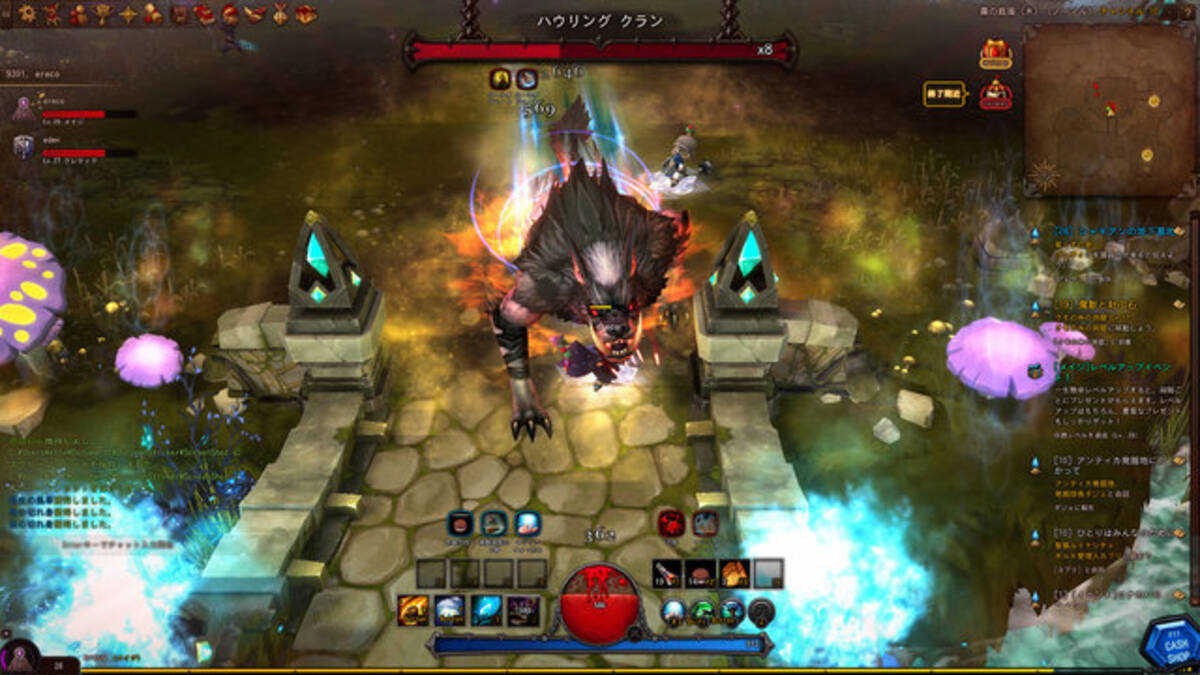Activate the fiery orange slash skill
This screenshot has width=1200, height=675.
tap(413, 610)
